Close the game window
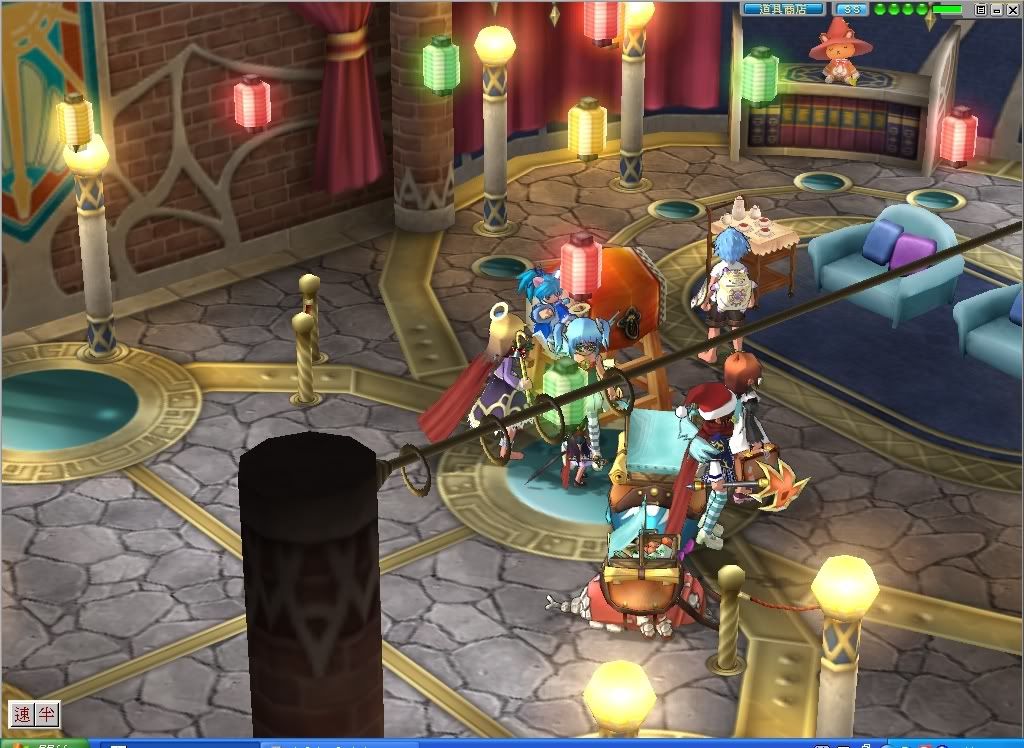Viewport: 1024px width, 748px height. [1011, 9]
